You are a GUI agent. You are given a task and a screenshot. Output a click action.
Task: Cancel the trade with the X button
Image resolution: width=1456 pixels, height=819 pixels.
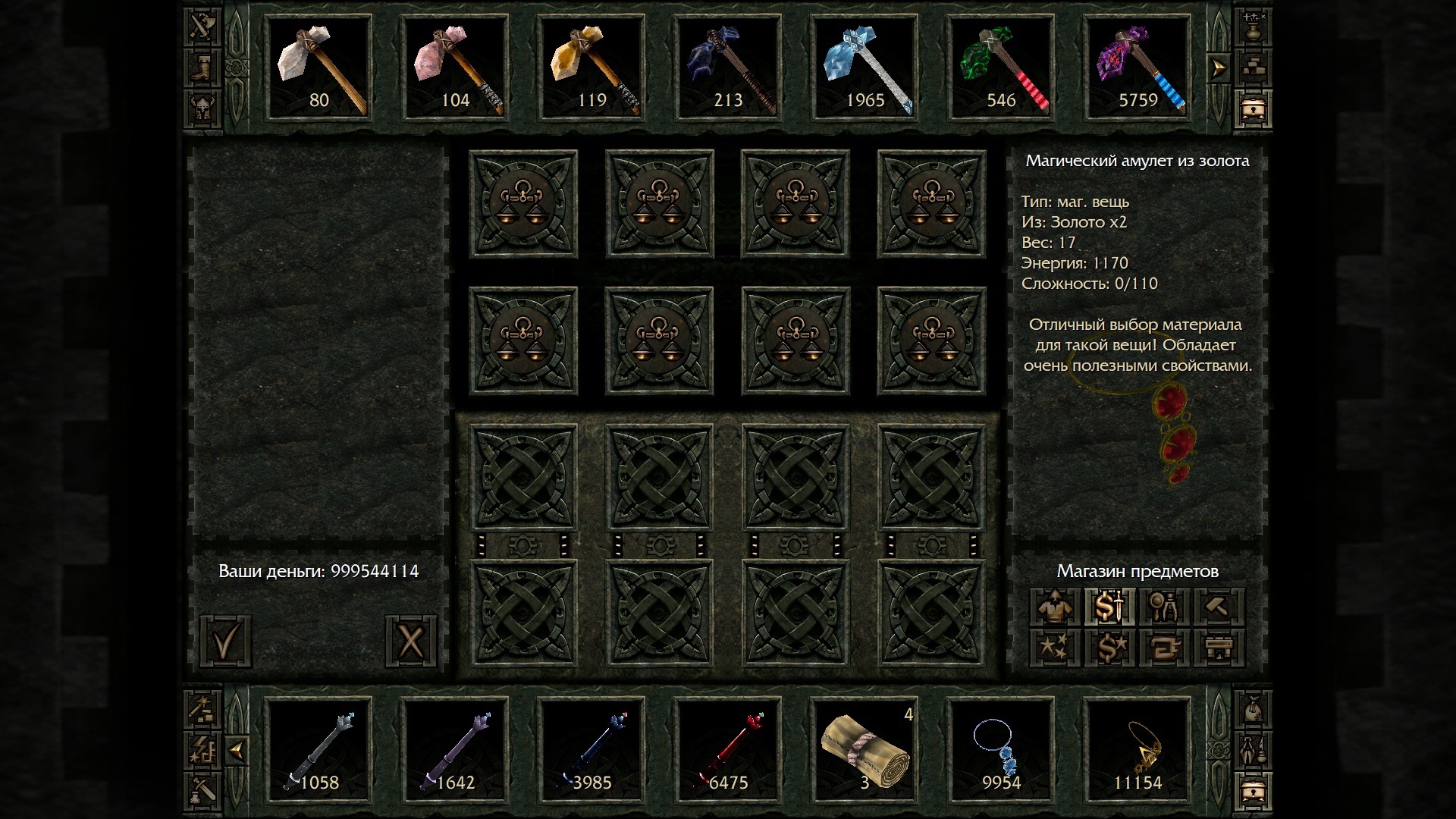coord(410,642)
